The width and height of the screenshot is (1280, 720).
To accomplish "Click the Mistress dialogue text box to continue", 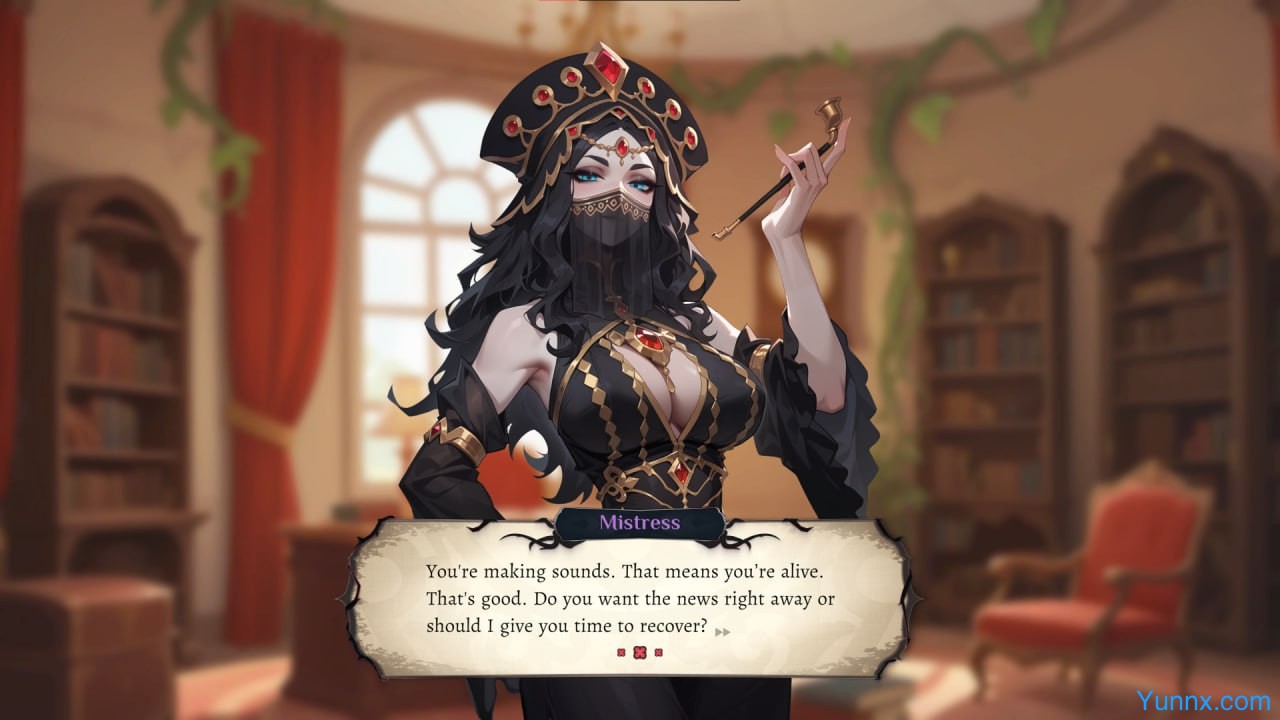I will coord(630,598).
